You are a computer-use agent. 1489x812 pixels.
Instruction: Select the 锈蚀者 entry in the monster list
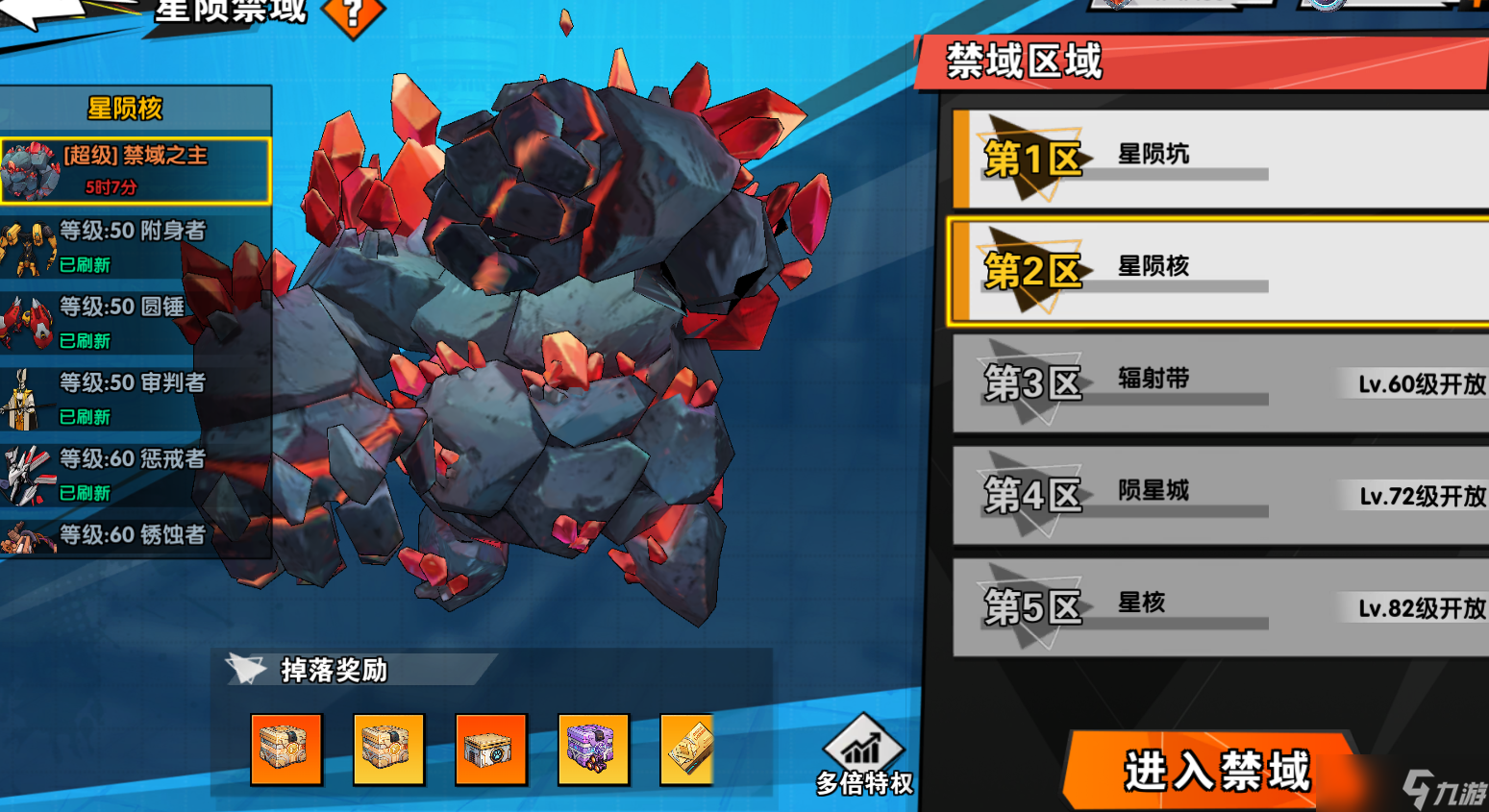(x=135, y=536)
